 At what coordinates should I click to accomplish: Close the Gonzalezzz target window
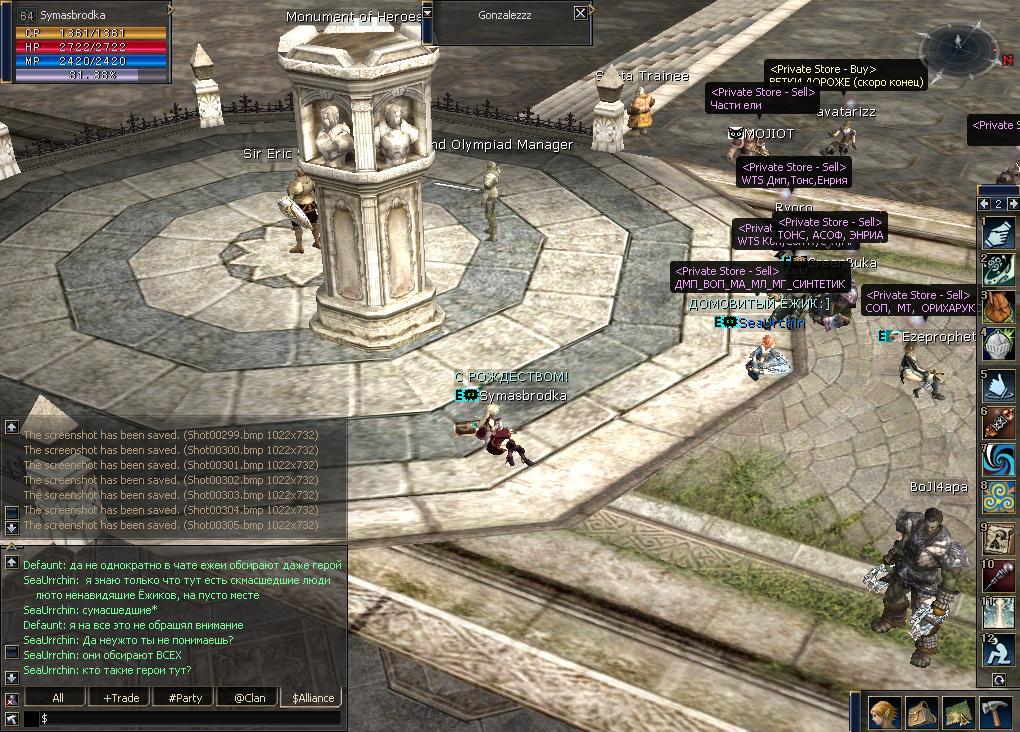pos(581,13)
